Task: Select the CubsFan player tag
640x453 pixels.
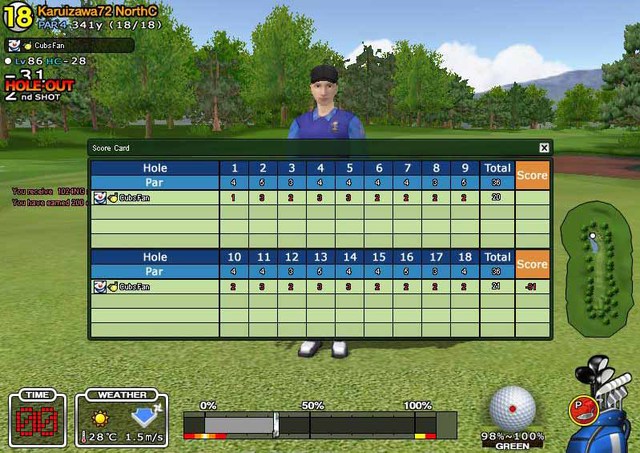Action: point(69,45)
